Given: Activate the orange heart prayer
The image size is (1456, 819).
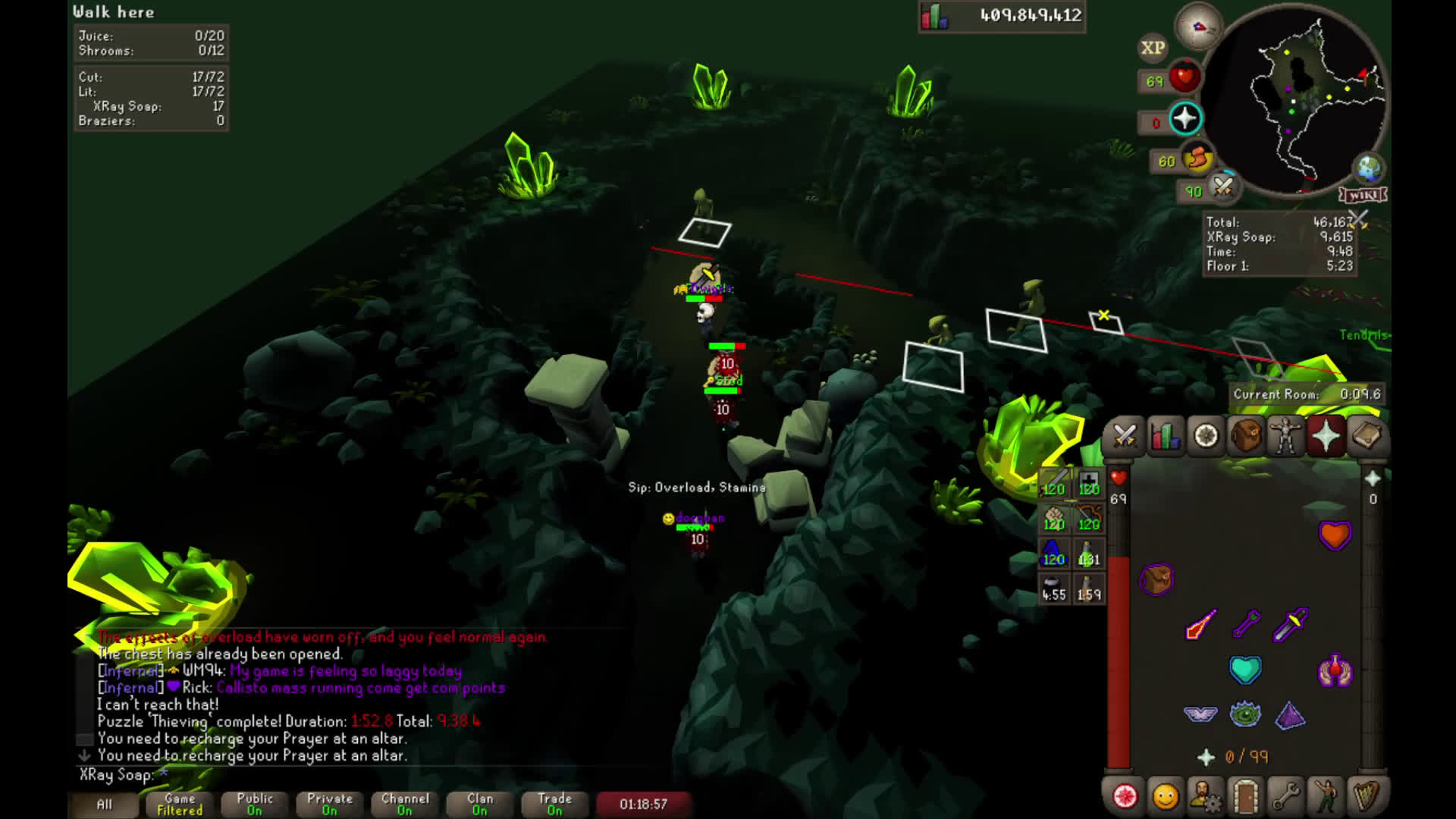Looking at the screenshot, I should tap(1335, 535).
